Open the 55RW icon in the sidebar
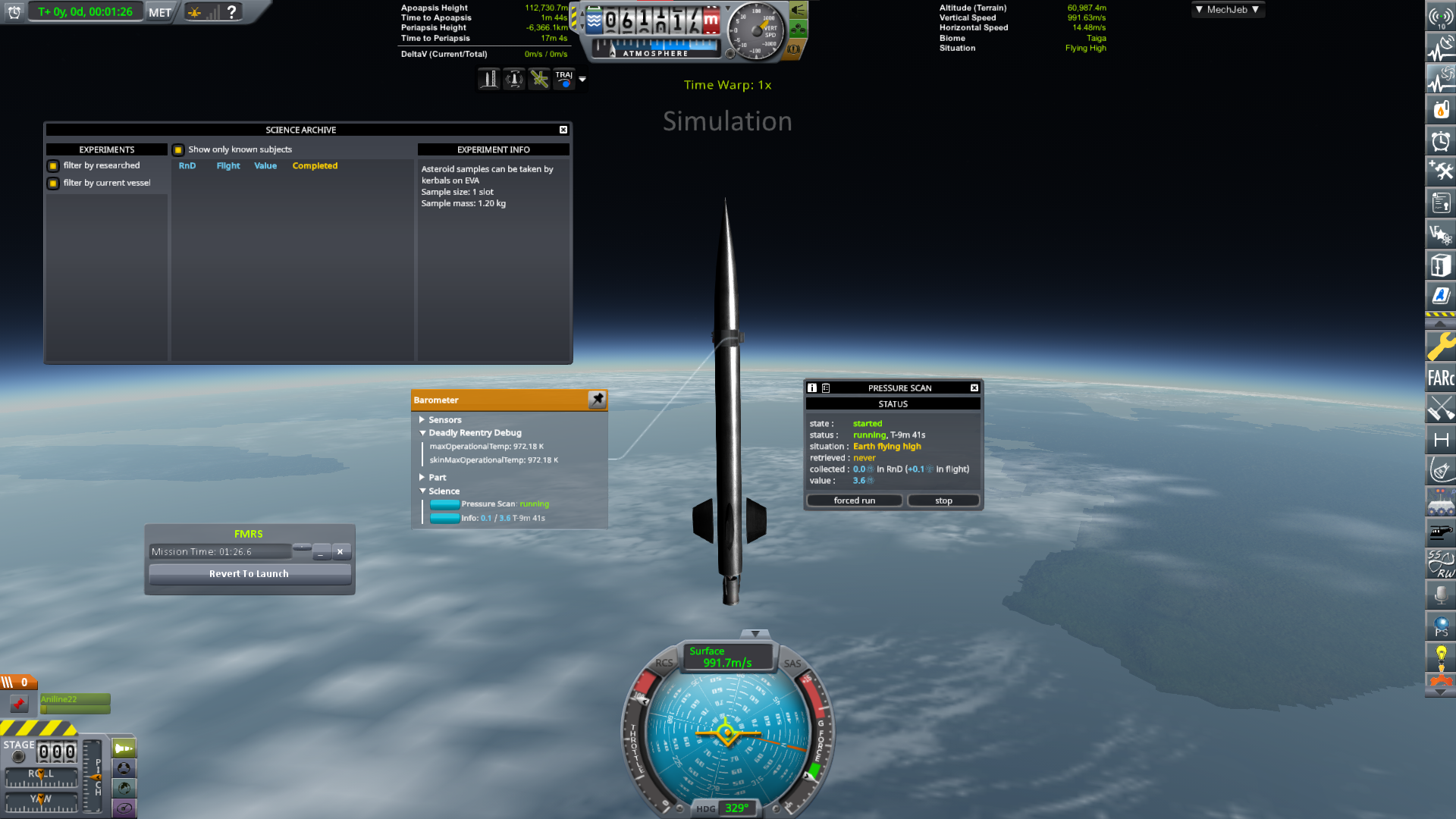1456x819 pixels. (1440, 565)
